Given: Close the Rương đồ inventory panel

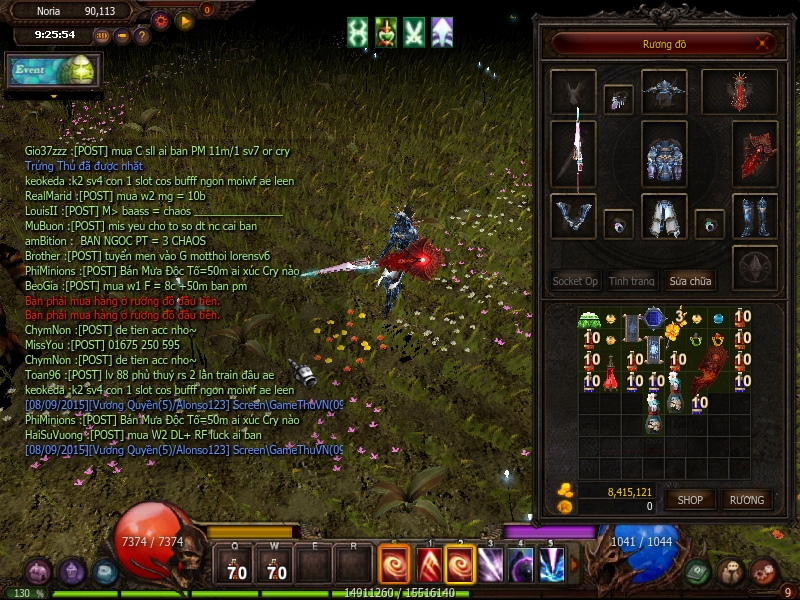Looking at the screenshot, I should tap(764, 44).
